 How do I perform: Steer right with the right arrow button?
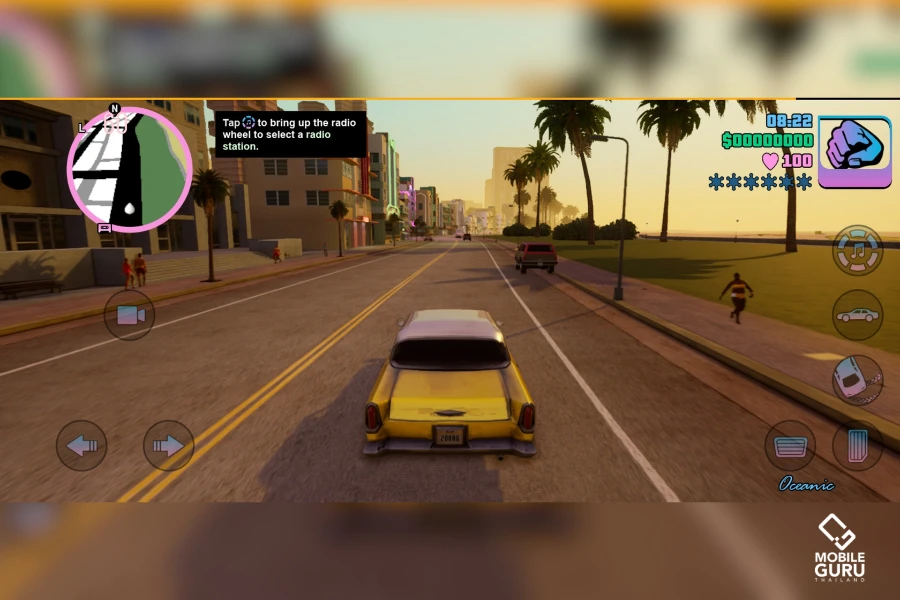pos(168,445)
